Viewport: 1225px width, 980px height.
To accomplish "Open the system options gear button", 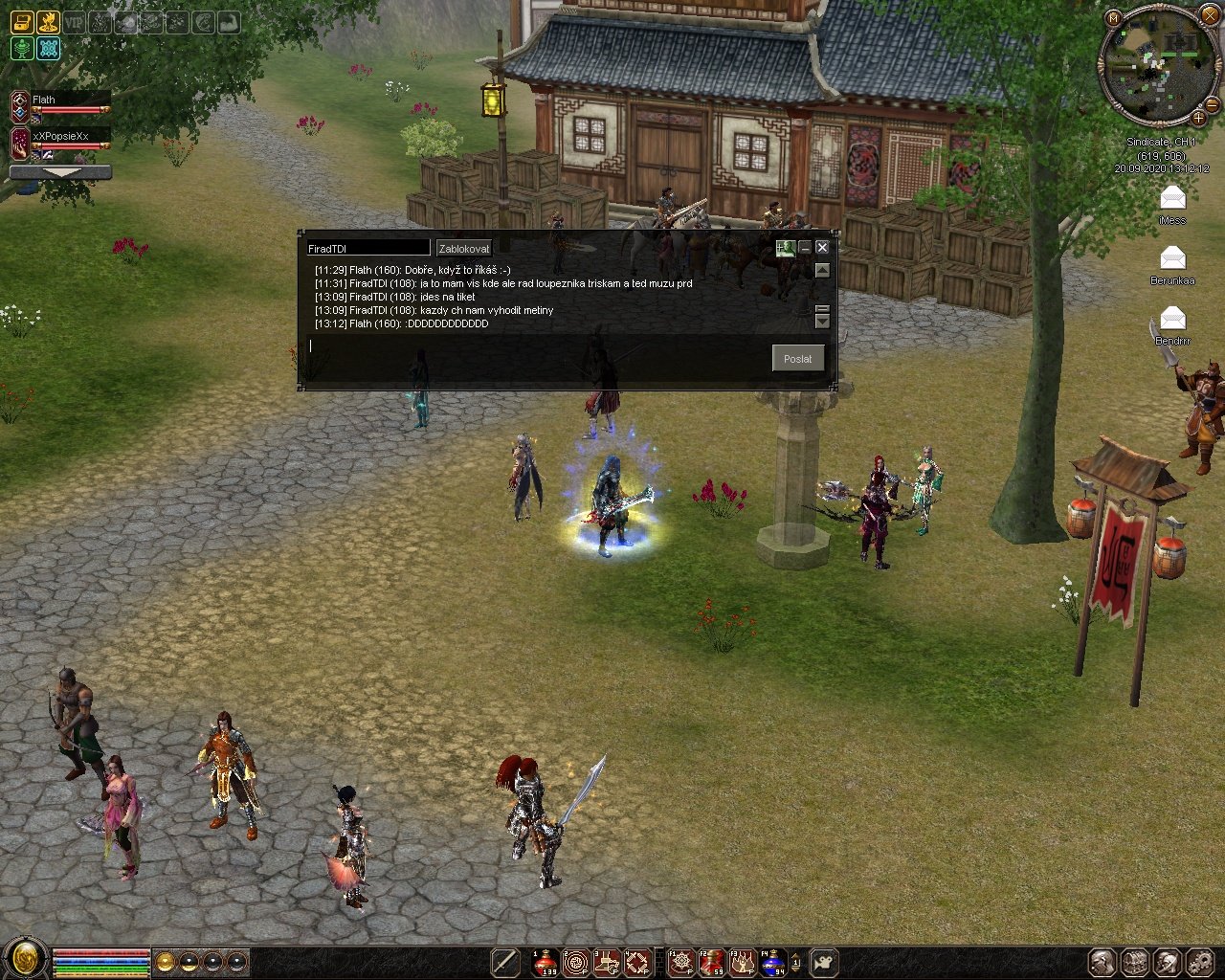I will [1199, 962].
